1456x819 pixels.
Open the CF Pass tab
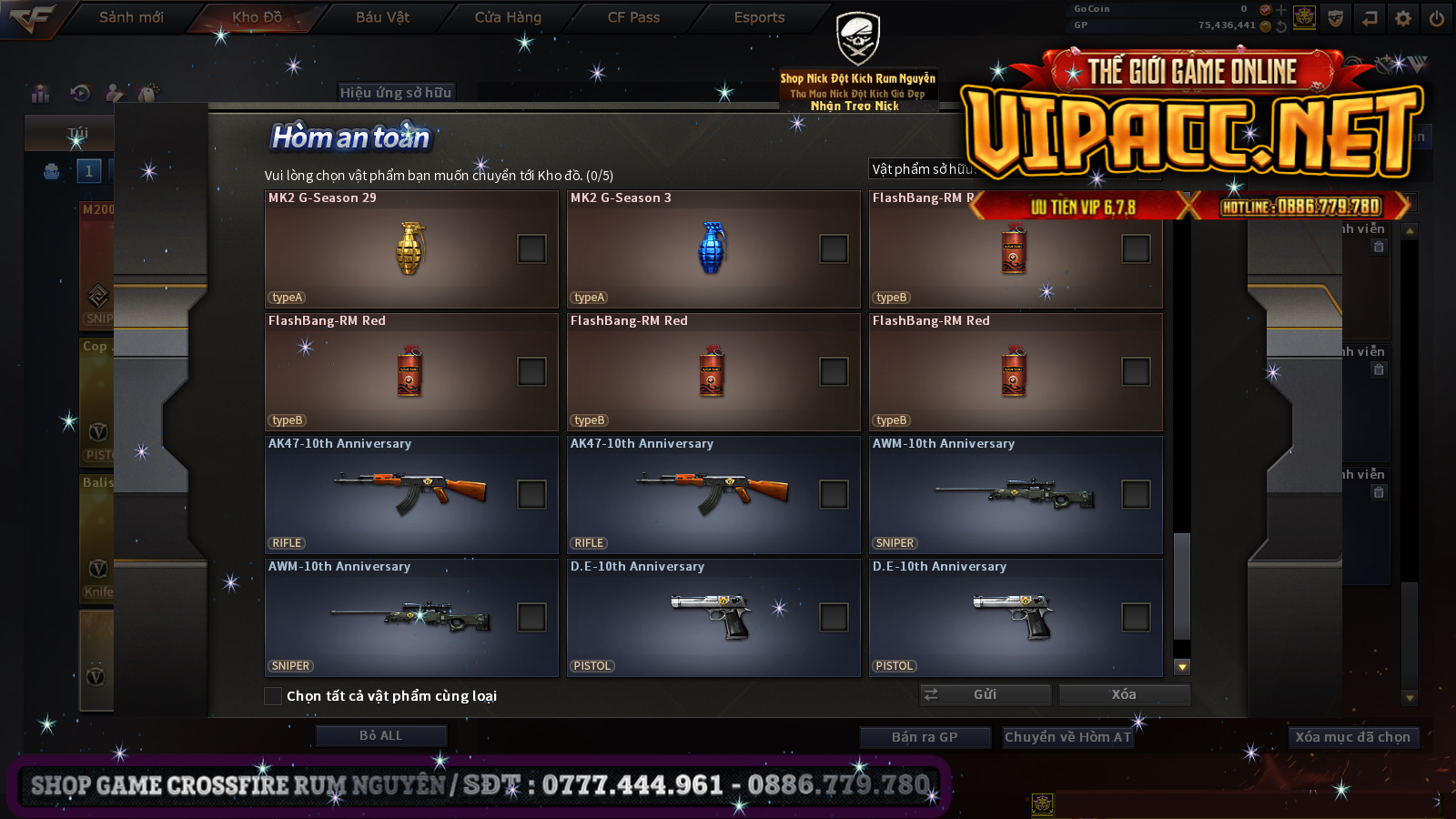pos(633,17)
